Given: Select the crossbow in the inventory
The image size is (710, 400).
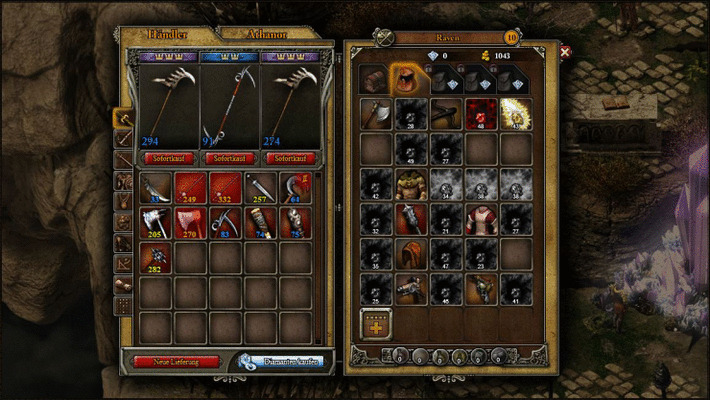Looking at the screenshot, I should click(x=445, y=114).
